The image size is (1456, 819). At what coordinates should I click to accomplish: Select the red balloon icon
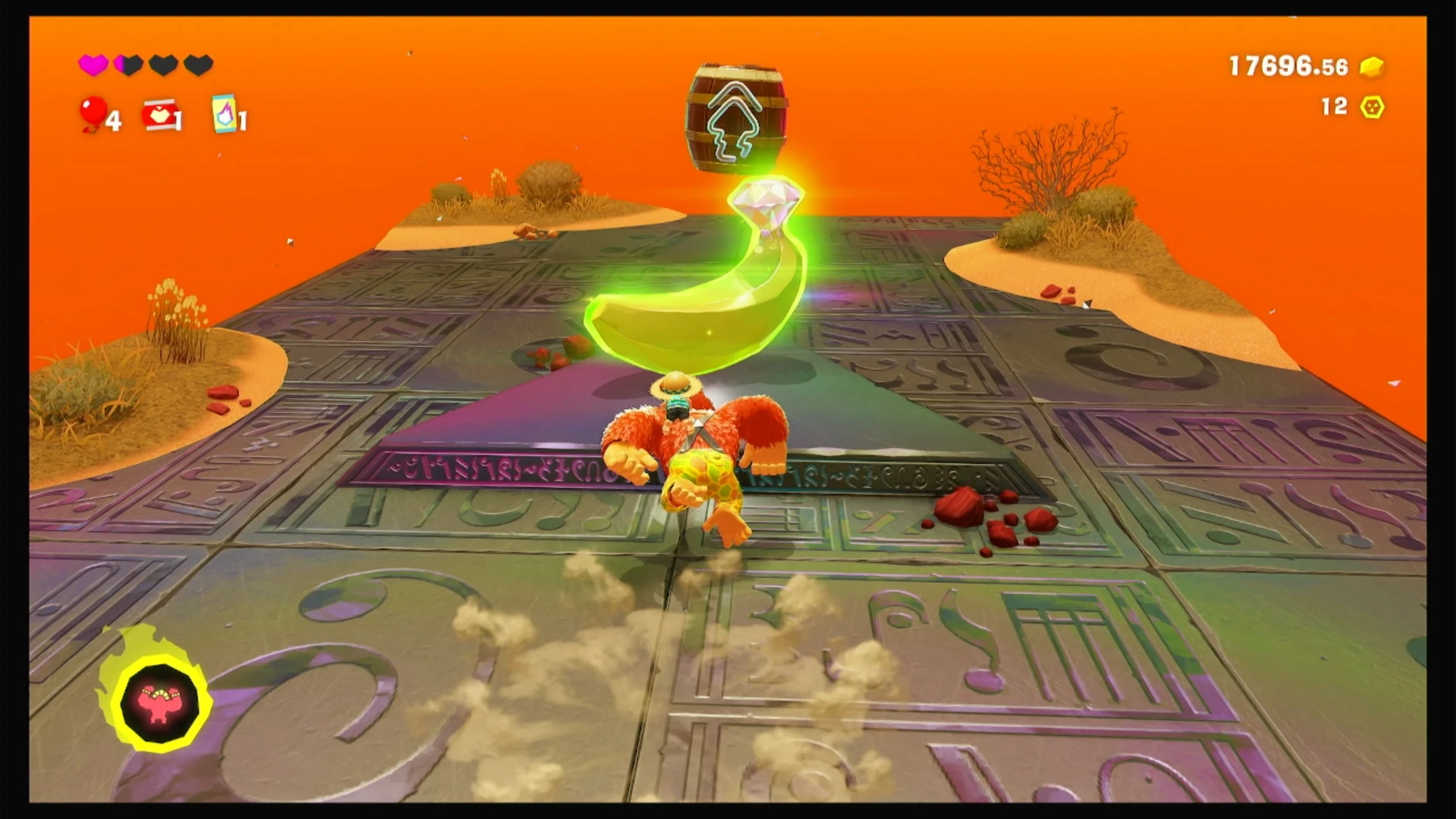coord(93,113)
